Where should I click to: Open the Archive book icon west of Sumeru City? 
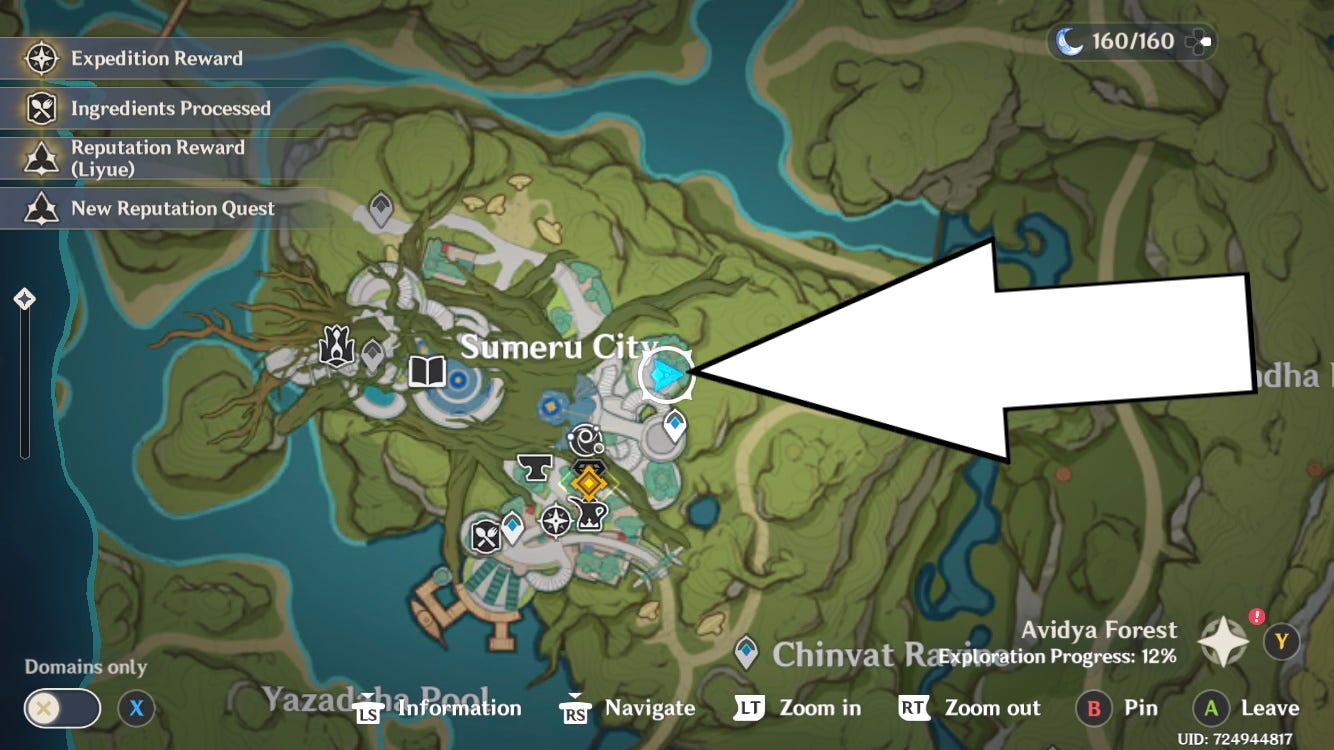[428, 371]
